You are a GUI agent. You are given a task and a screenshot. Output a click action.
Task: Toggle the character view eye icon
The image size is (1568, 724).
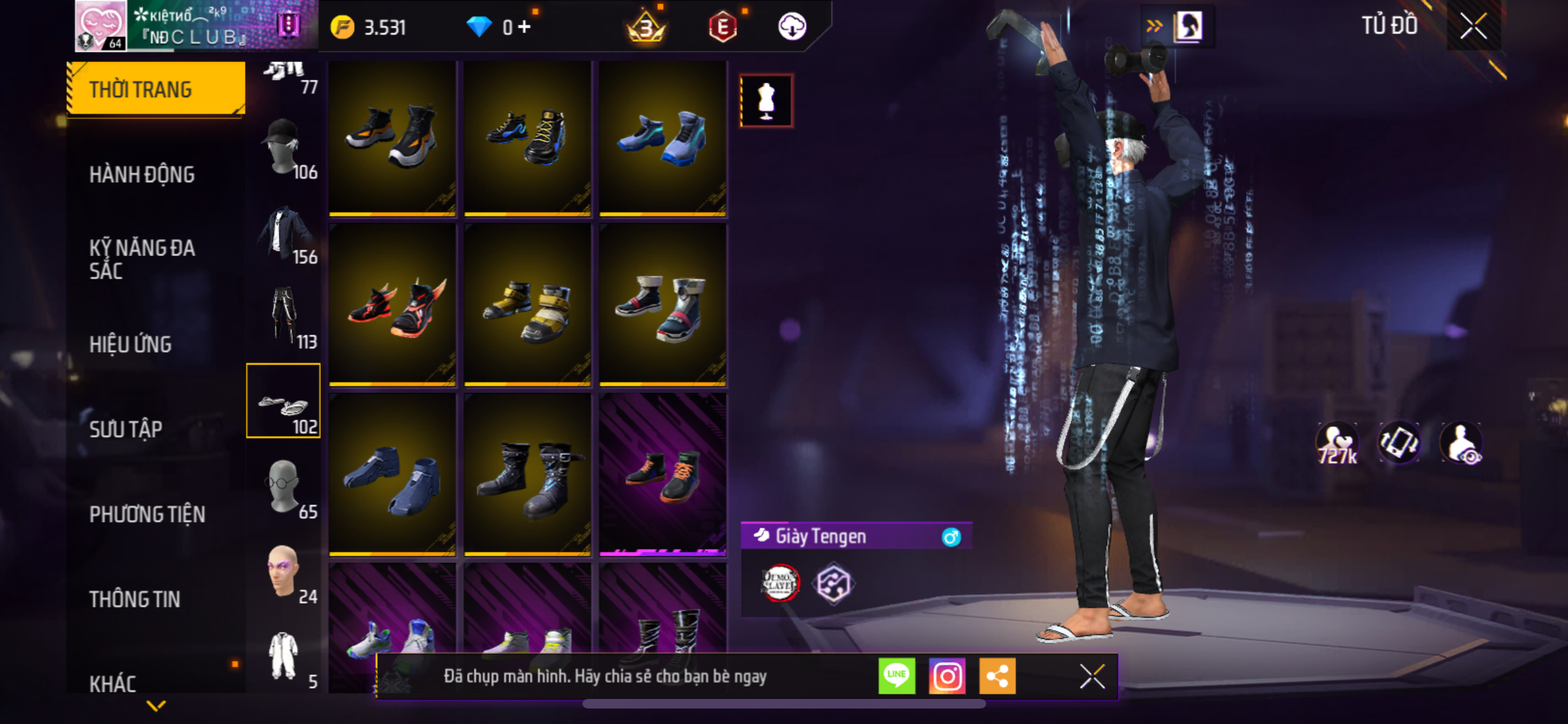(x=1462, y=443)
